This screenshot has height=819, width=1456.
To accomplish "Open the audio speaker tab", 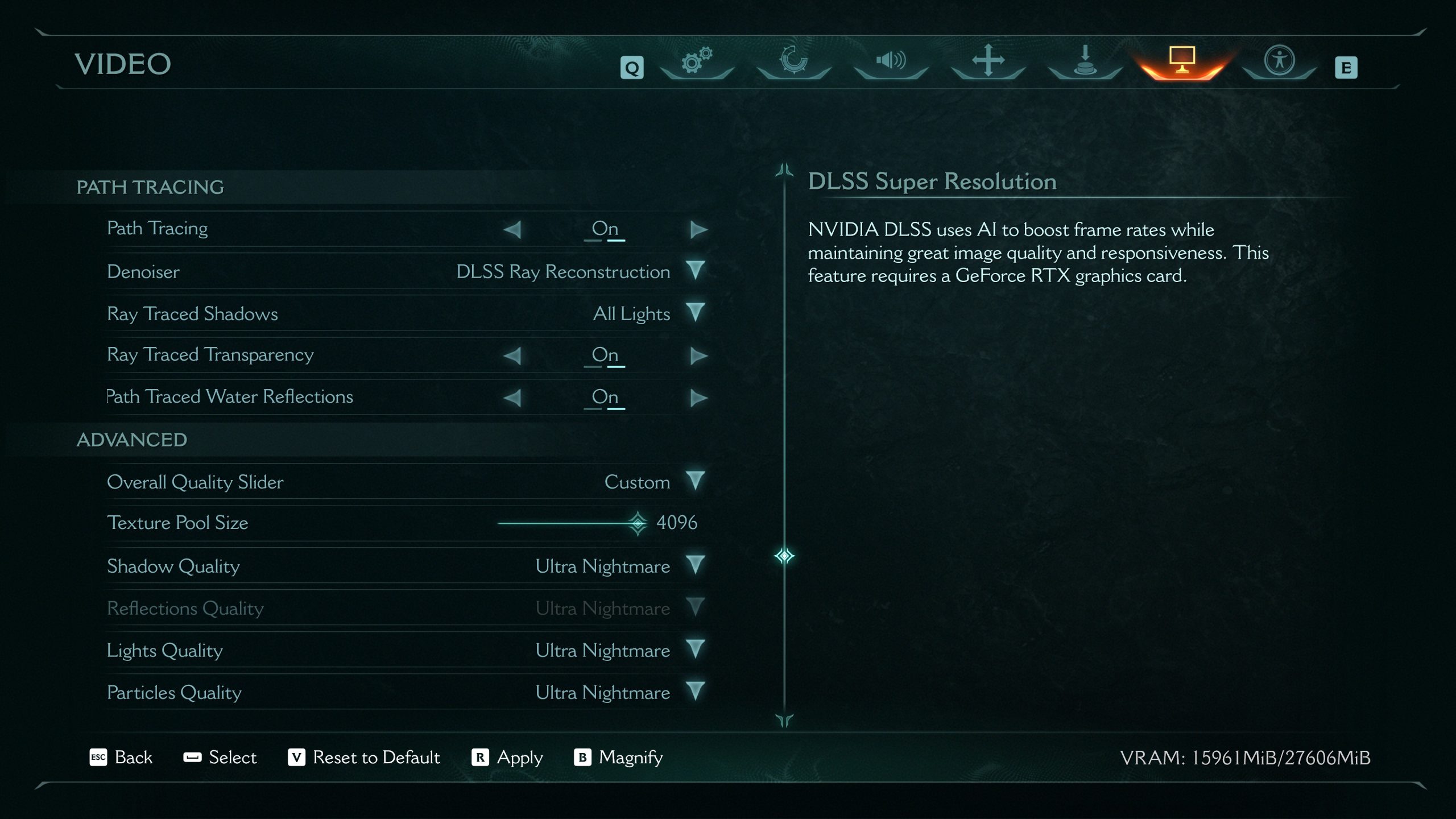I will [x=891, y=61].
